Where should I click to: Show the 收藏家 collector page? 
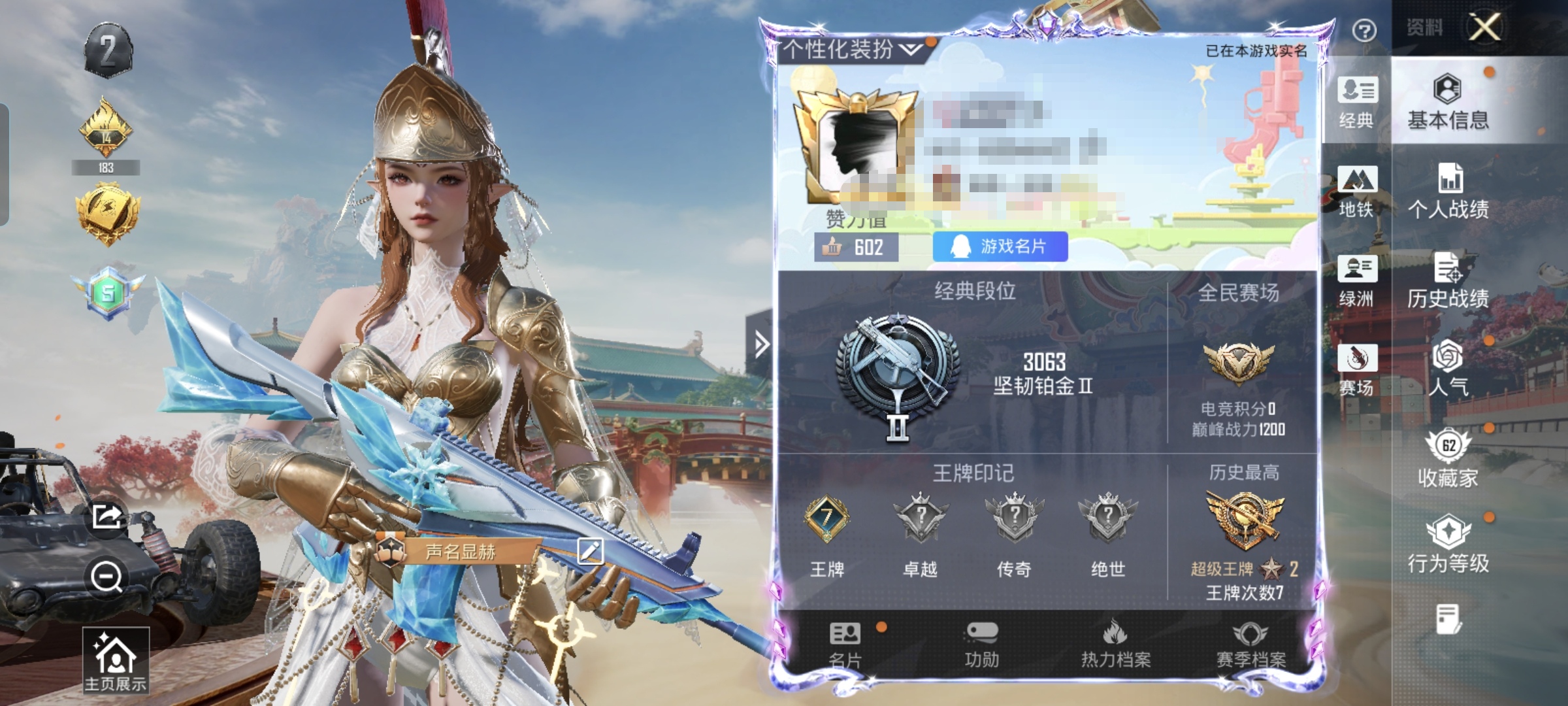pyautogui.click(x=1448, y=459)
